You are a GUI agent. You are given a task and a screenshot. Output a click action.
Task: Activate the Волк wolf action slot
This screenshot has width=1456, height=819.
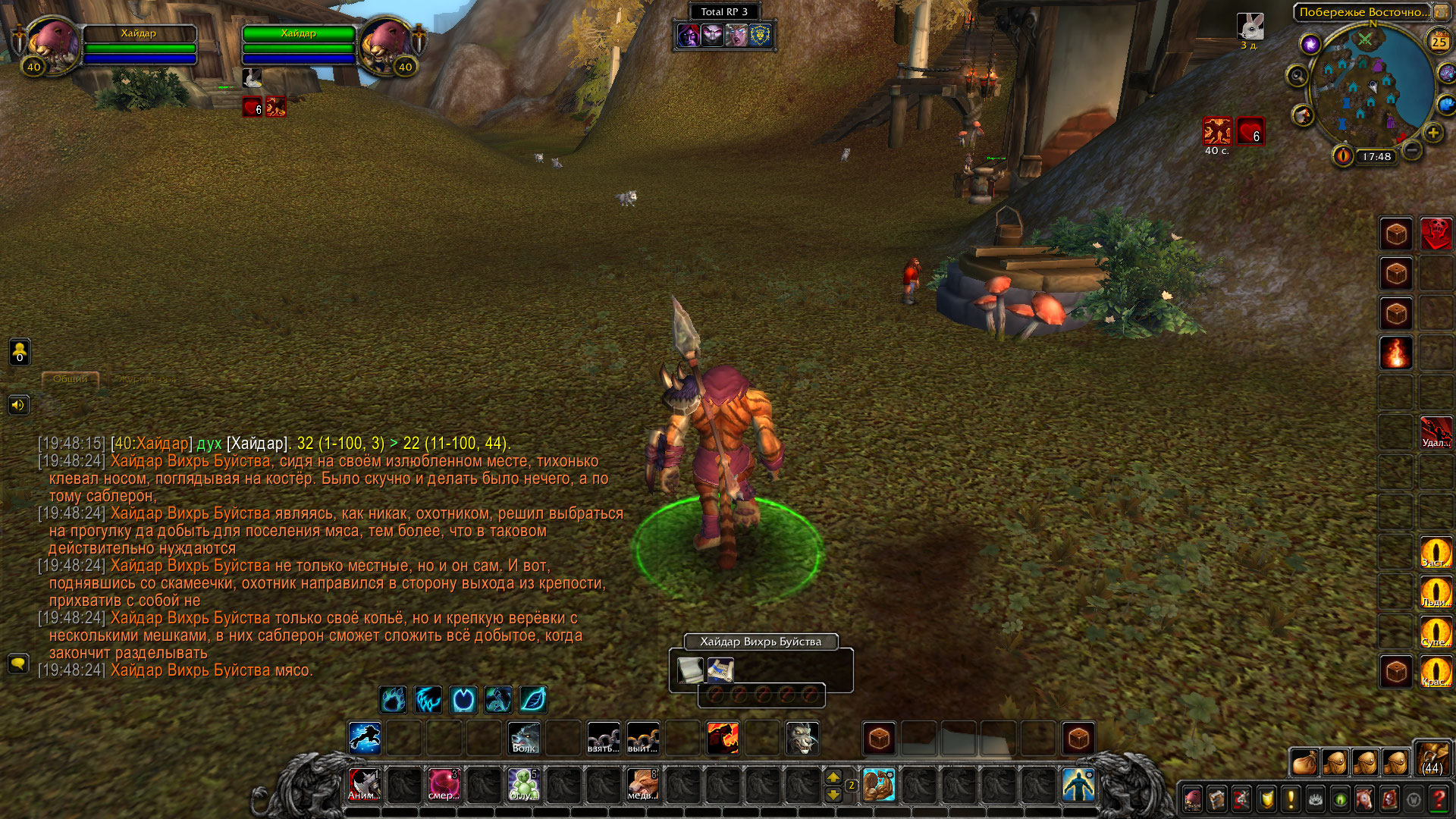524,738
